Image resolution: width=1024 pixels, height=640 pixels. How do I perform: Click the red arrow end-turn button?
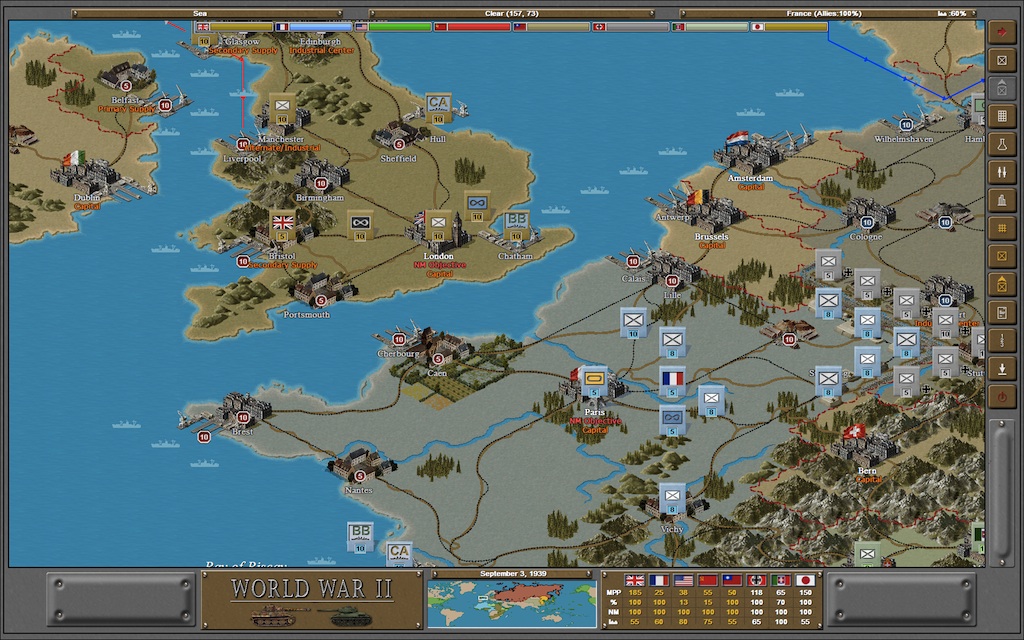[1001, 32]
